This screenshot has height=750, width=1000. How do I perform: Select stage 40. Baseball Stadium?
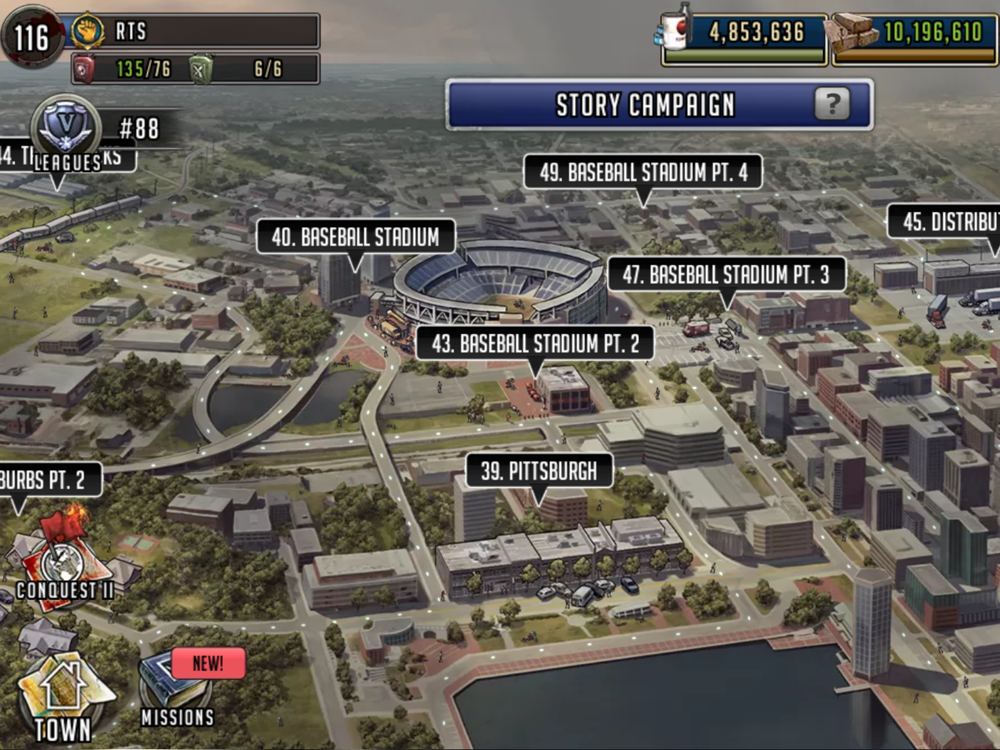(x=355, y=238)
